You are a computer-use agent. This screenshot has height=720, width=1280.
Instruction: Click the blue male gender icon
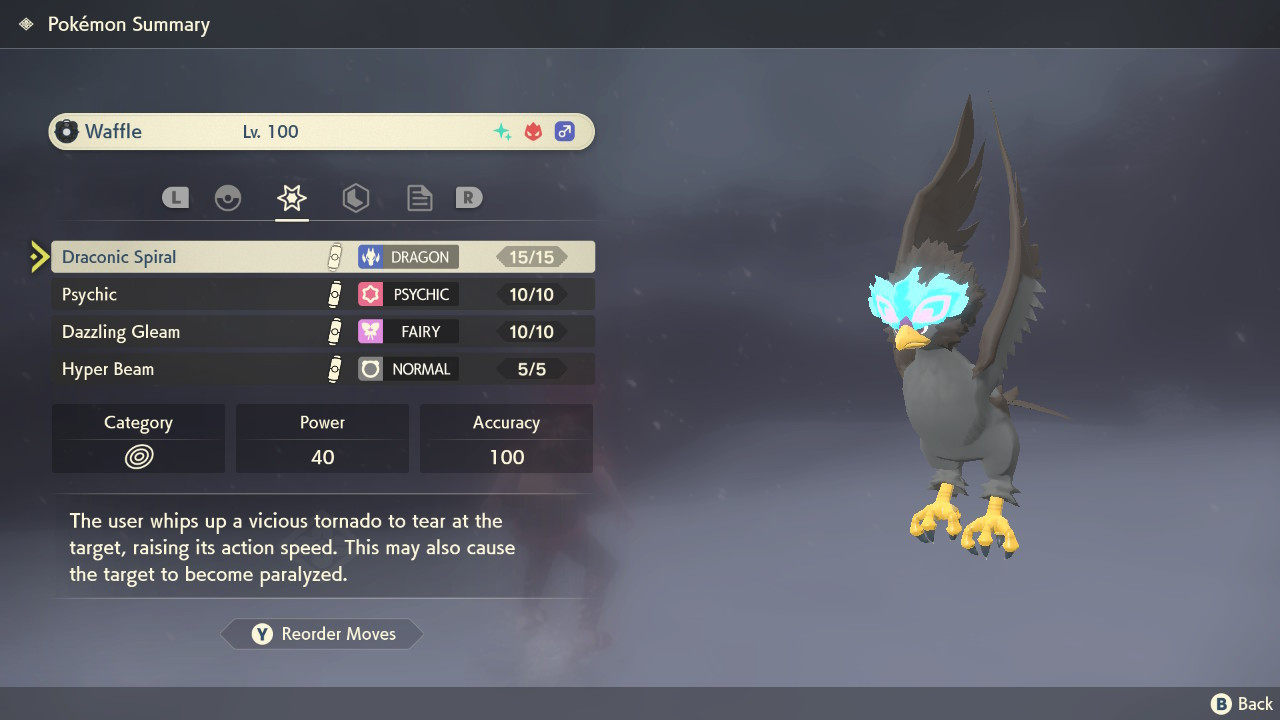tap(565, 131)
